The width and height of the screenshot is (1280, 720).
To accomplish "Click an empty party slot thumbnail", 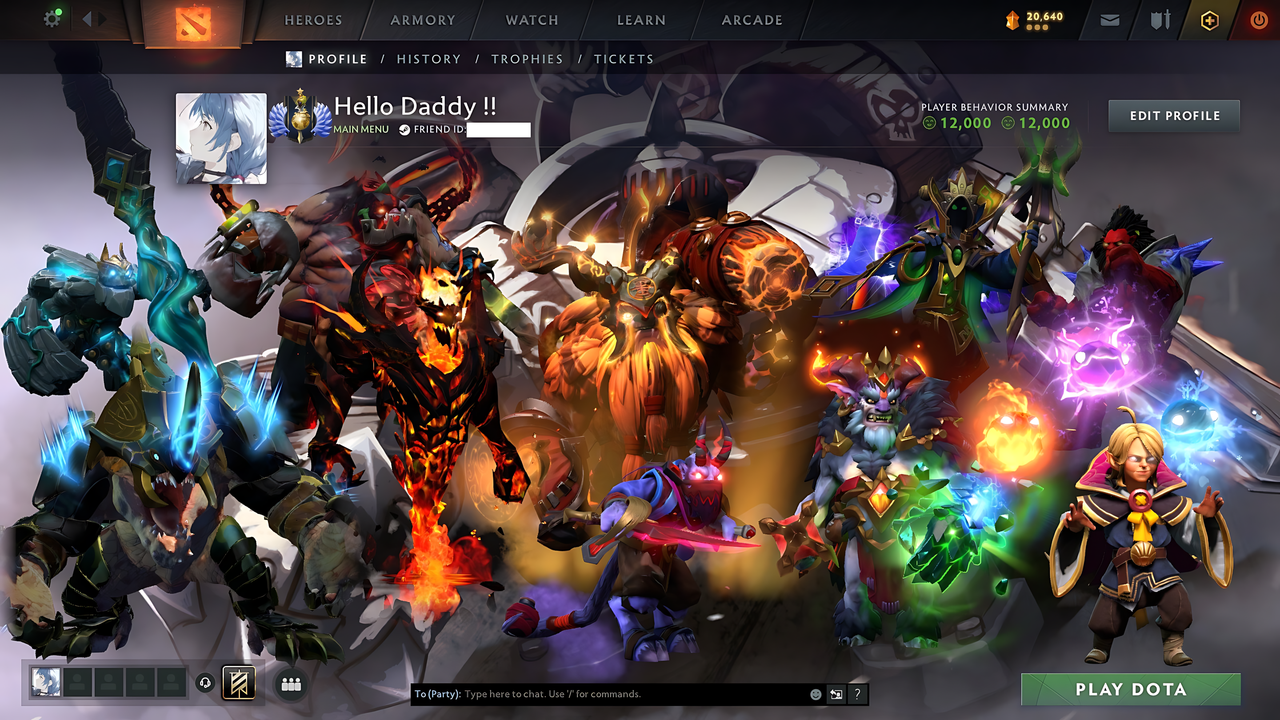I will [x=78, y=683].
